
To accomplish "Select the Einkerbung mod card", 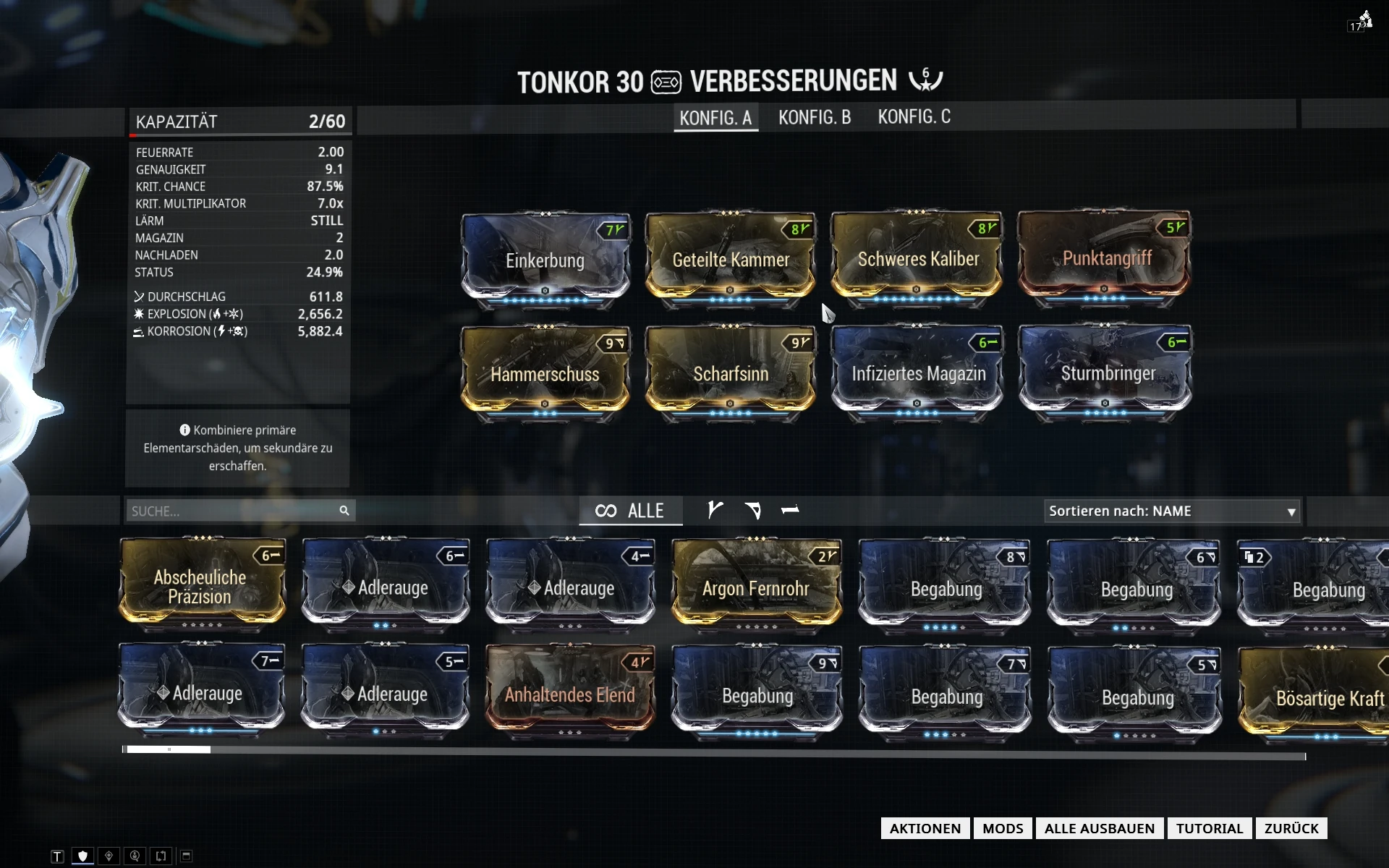I will pos(545,260).
